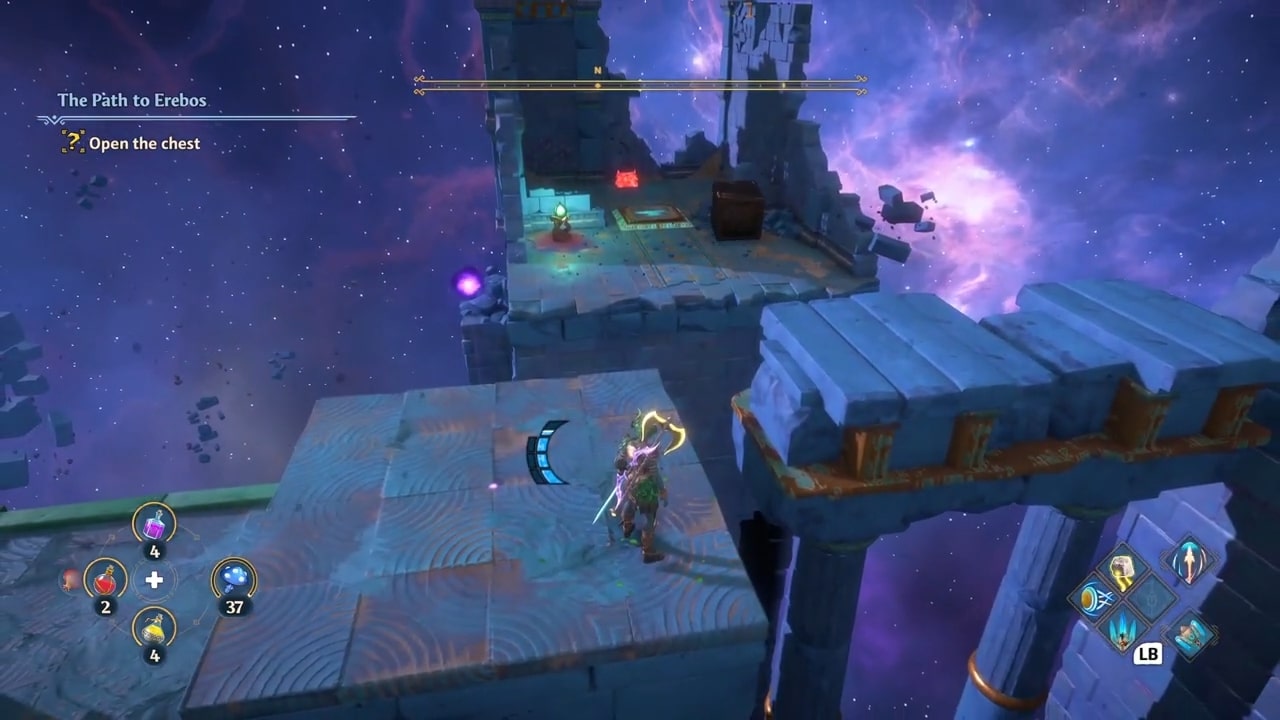
Task: Activate the hammer godly power
Action: [1122, 569]
